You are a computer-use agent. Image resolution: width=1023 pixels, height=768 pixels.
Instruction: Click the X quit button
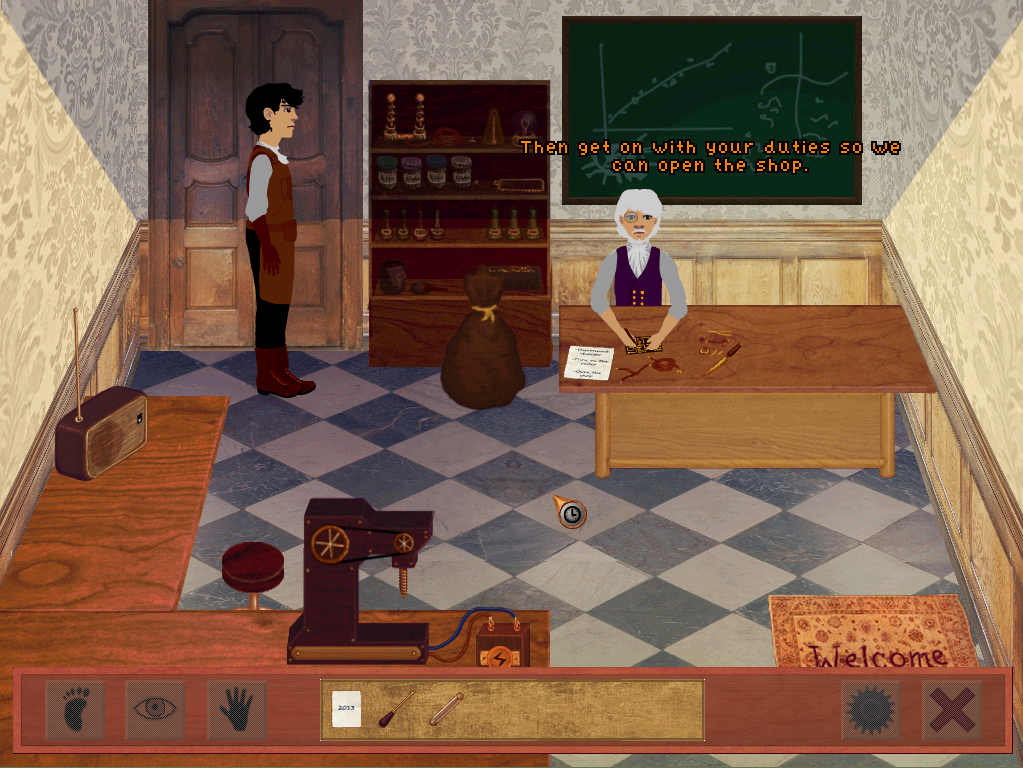(x=951, y=710)
